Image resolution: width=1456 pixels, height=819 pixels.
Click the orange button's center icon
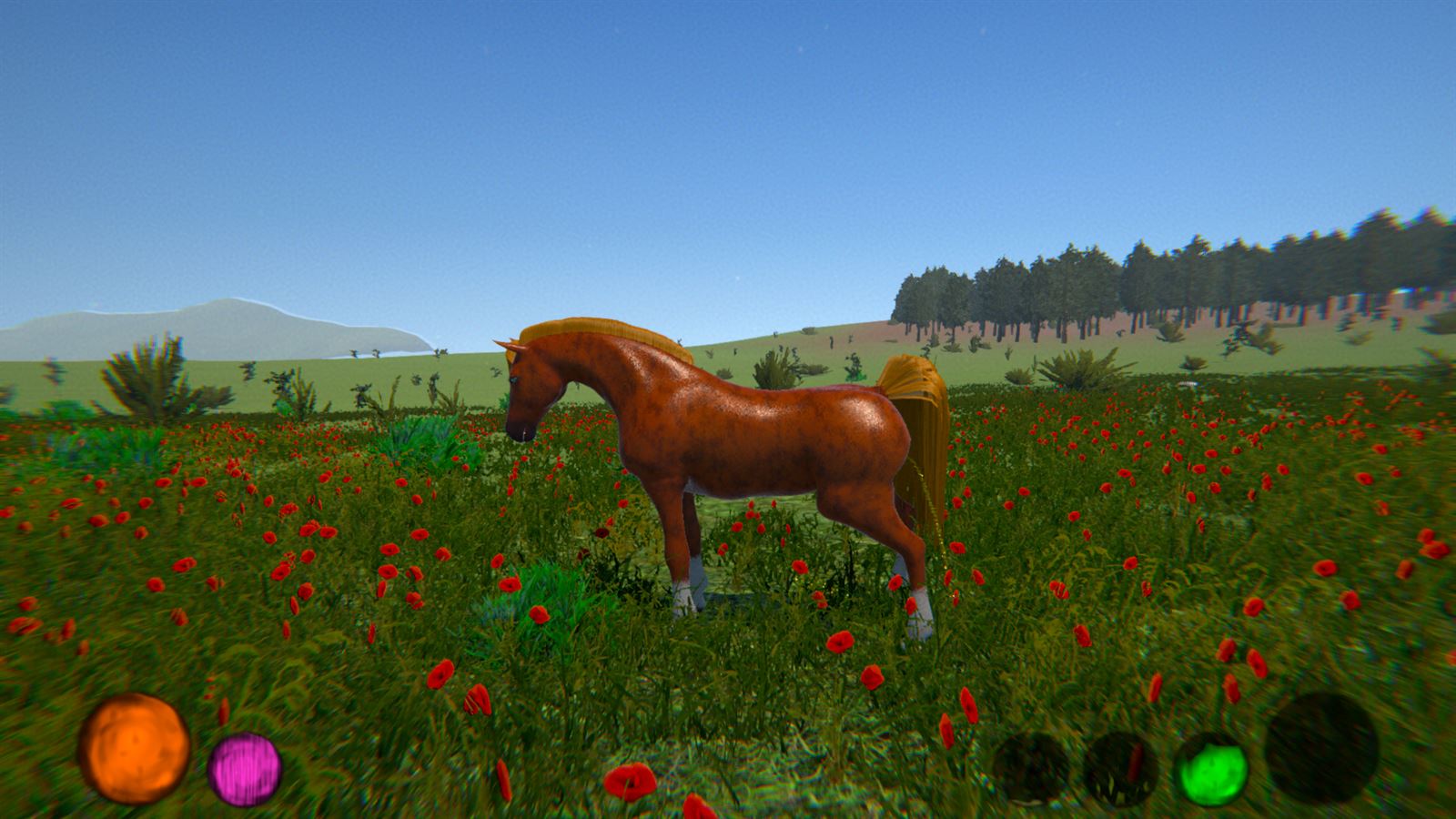pyautogui.click(x=136, y=746)
